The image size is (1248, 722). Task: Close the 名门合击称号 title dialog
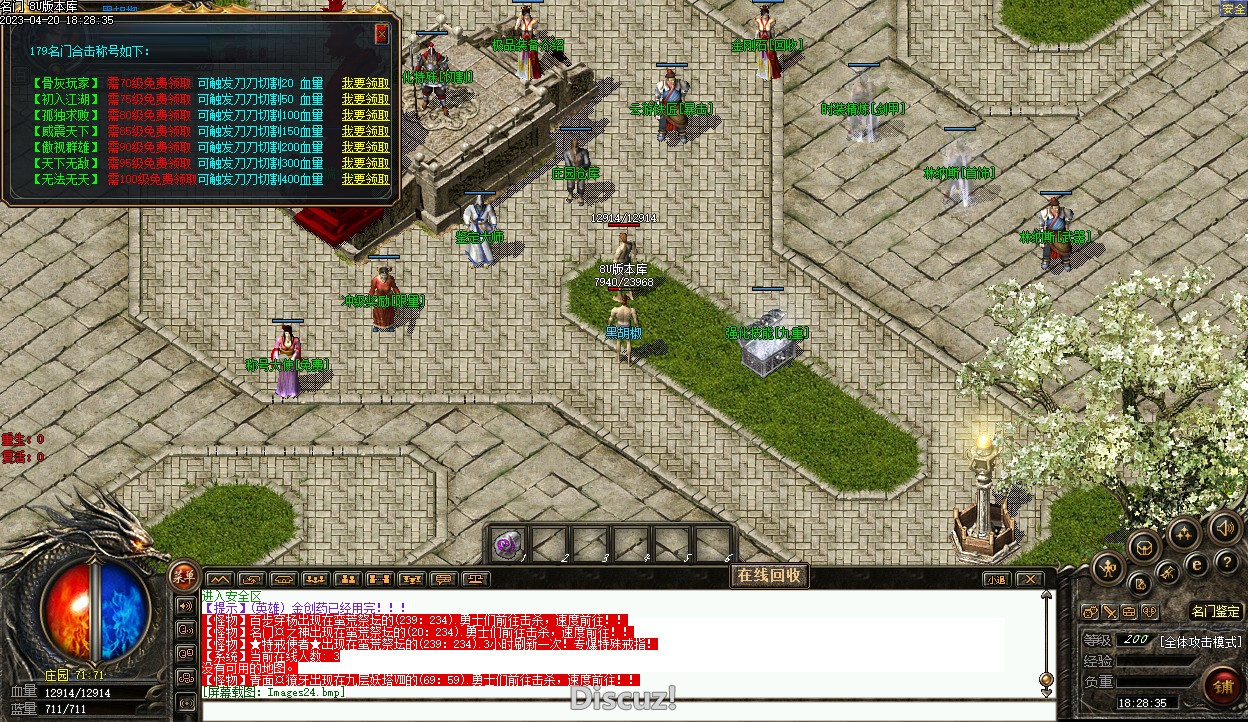[381, 33]
